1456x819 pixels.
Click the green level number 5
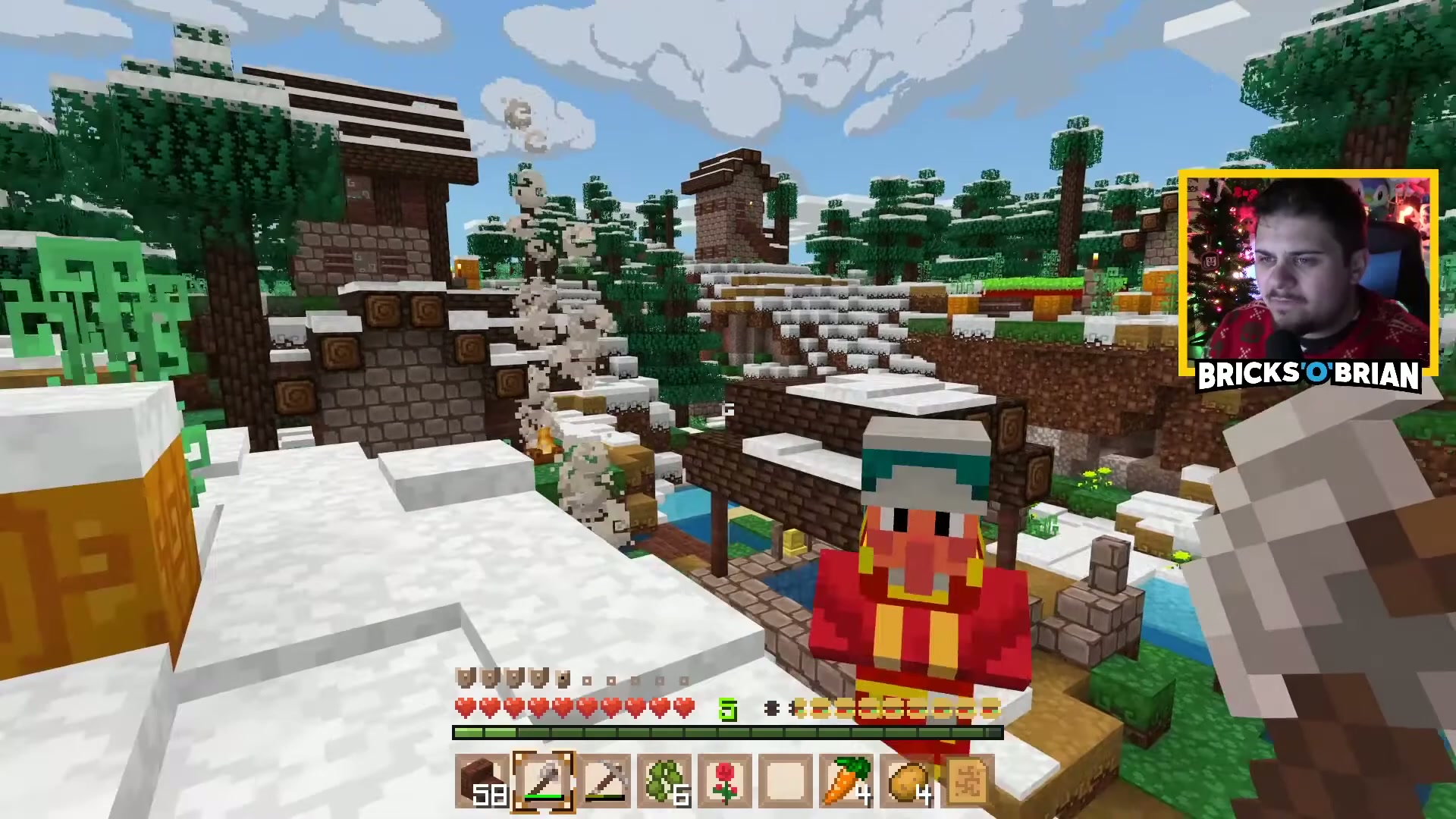(729, 708)
